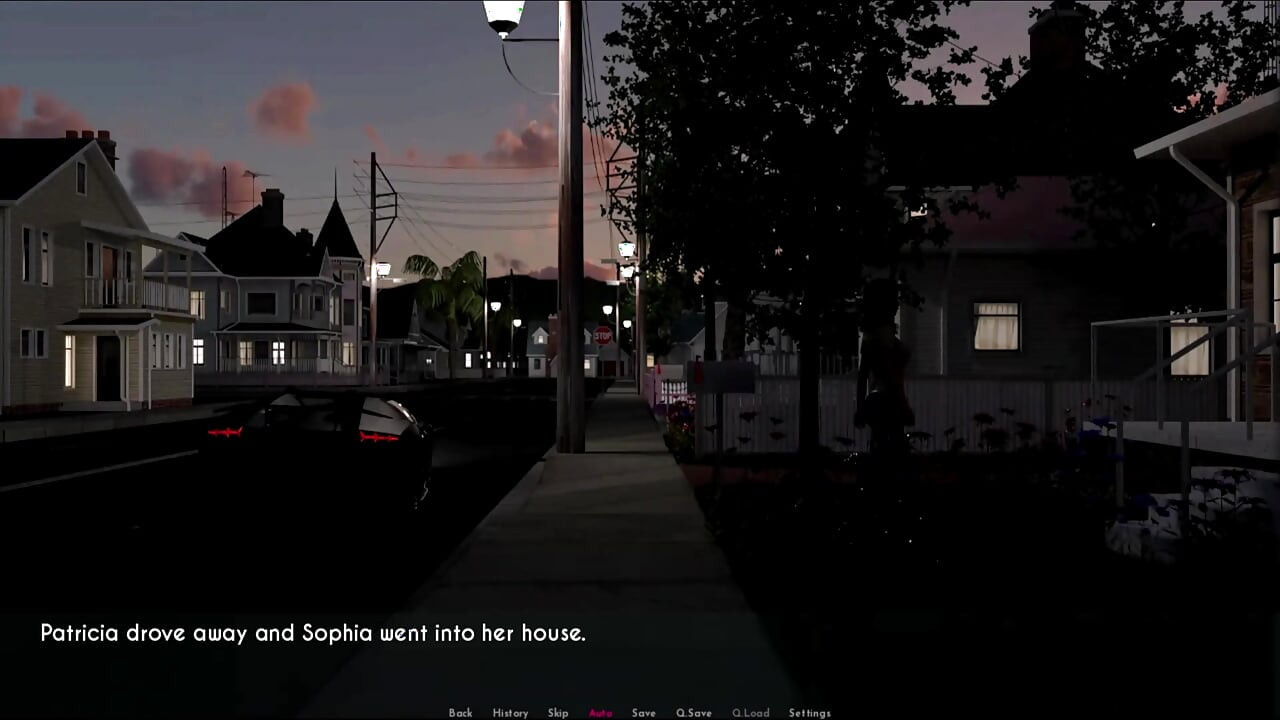1280x720 pixels.
Task: Click Back to rewind the dialogue
Action: click(x=460, y=712)
